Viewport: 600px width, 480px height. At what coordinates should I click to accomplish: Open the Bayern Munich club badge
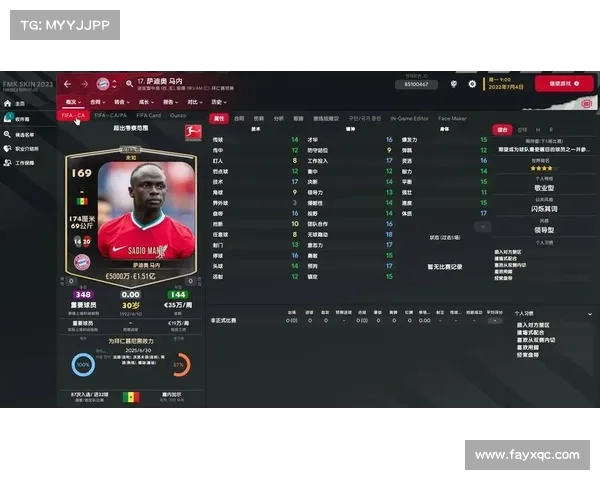pos(101,84)
